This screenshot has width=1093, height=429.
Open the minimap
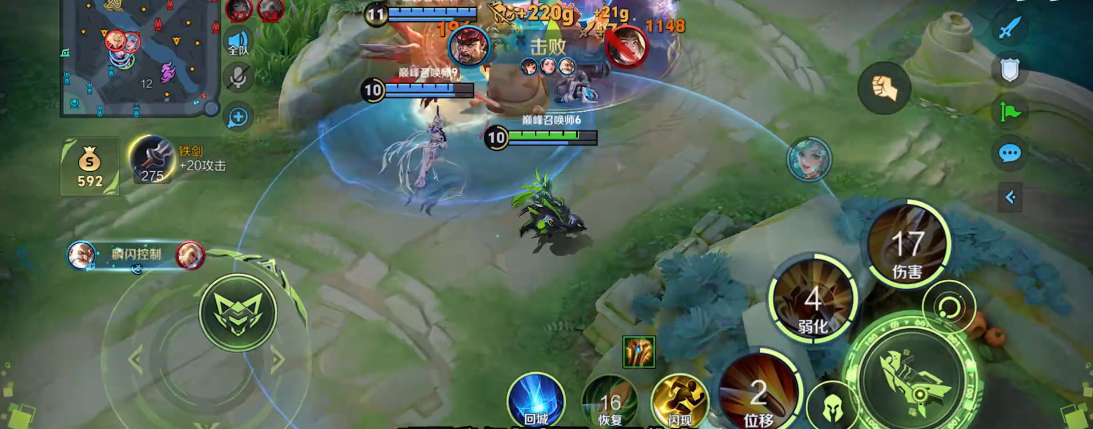140,56
